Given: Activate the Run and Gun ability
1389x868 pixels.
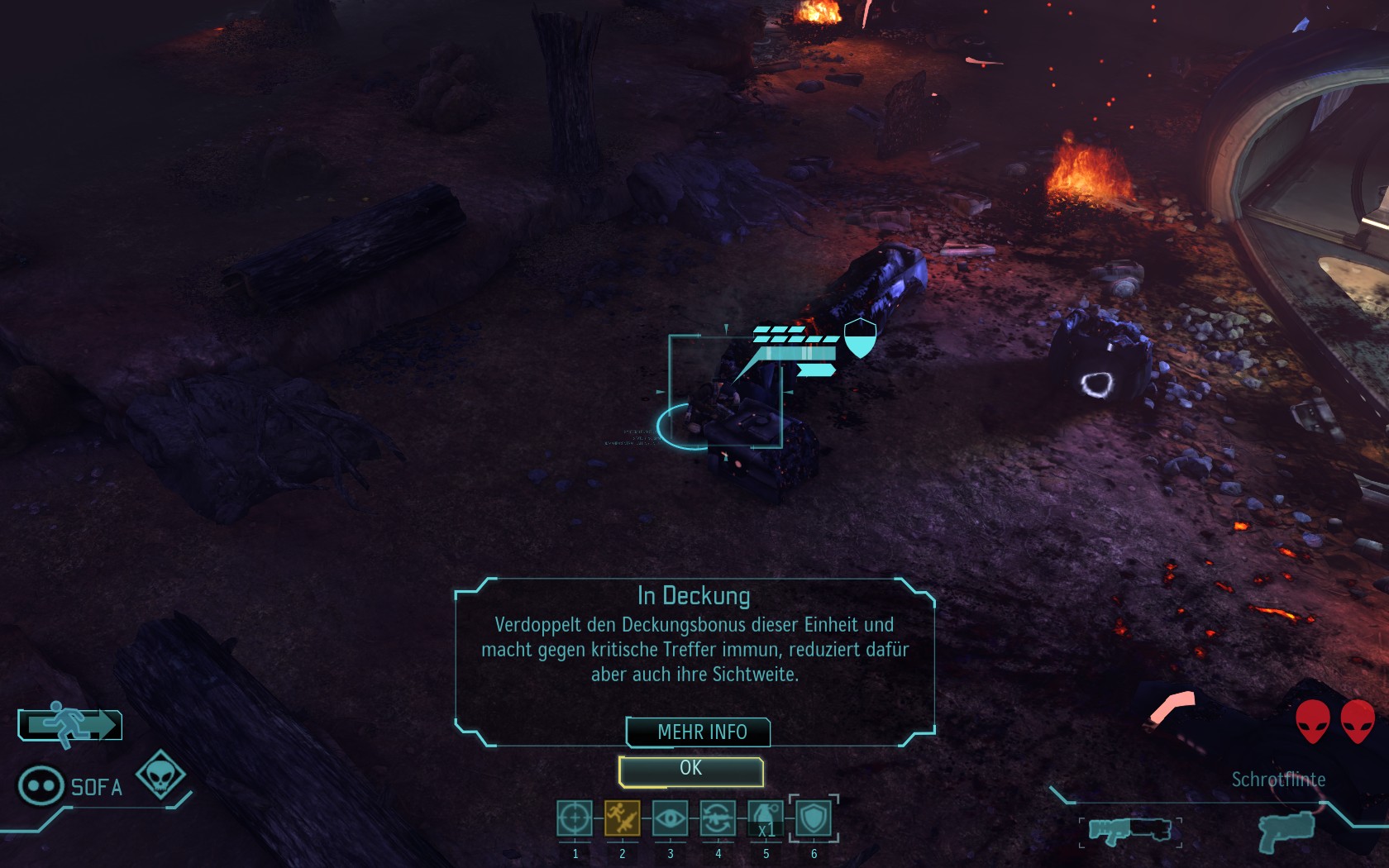Looking at the screenshot, I should (622, 818).
